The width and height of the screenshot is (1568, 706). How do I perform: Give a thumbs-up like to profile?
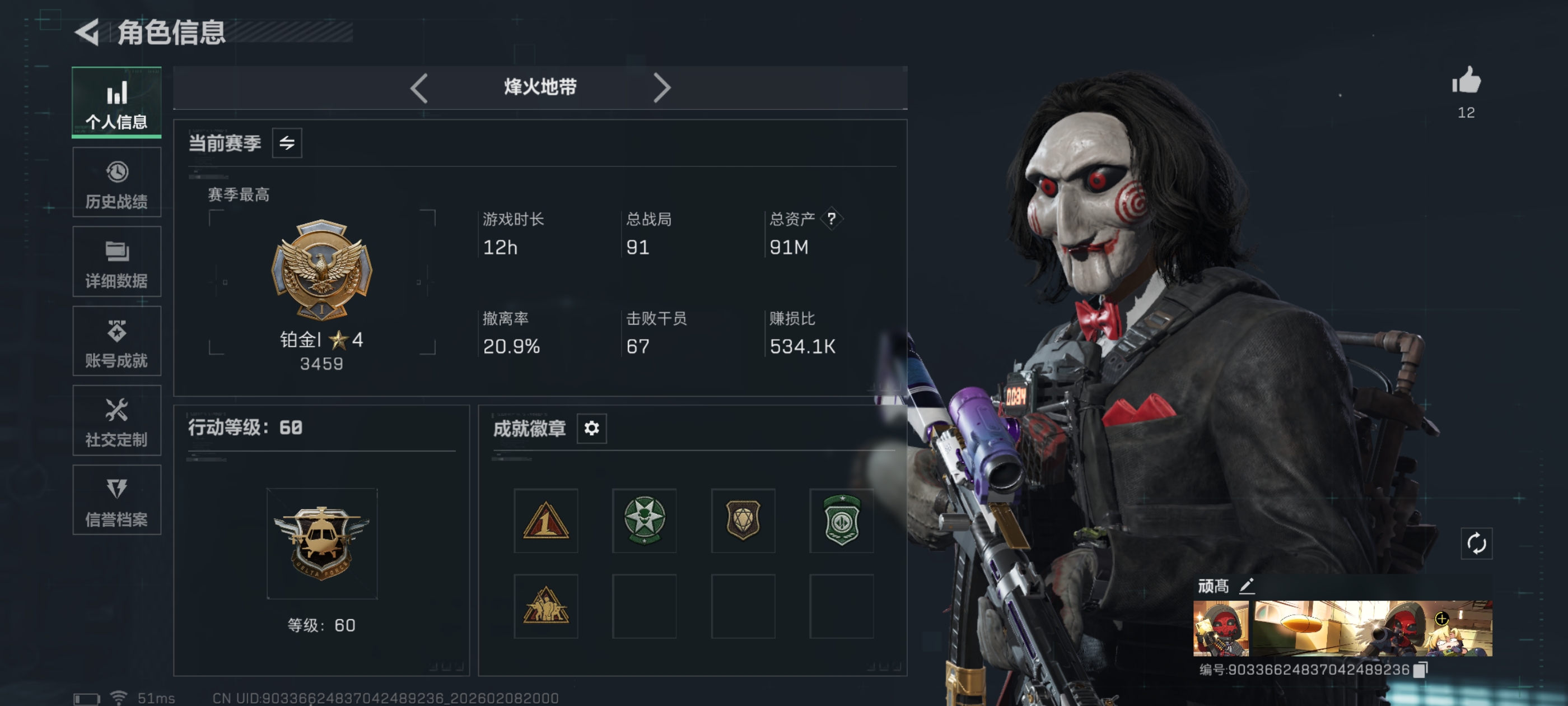tap(1466, 82)
